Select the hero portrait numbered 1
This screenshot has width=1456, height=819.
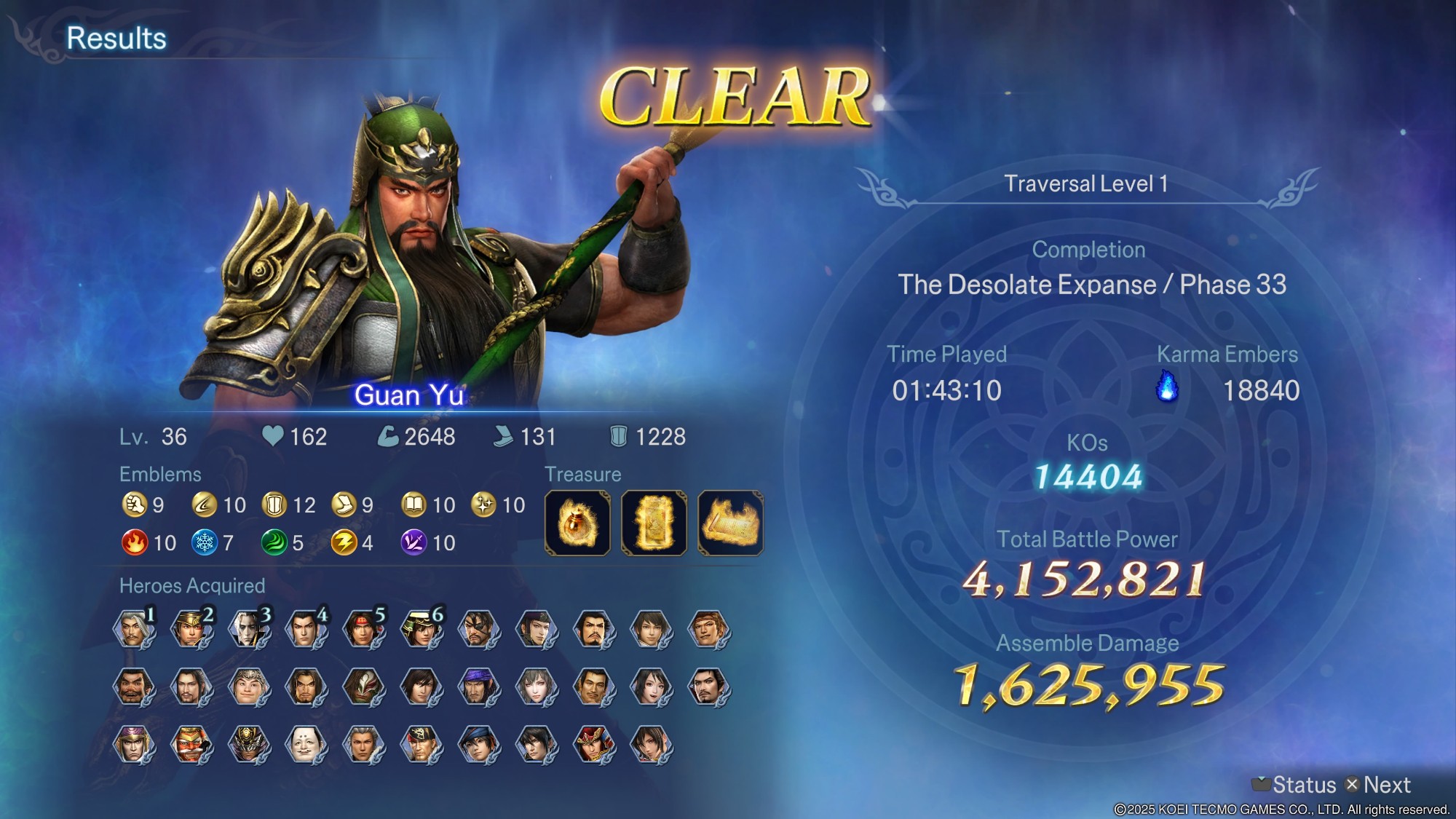133,629
